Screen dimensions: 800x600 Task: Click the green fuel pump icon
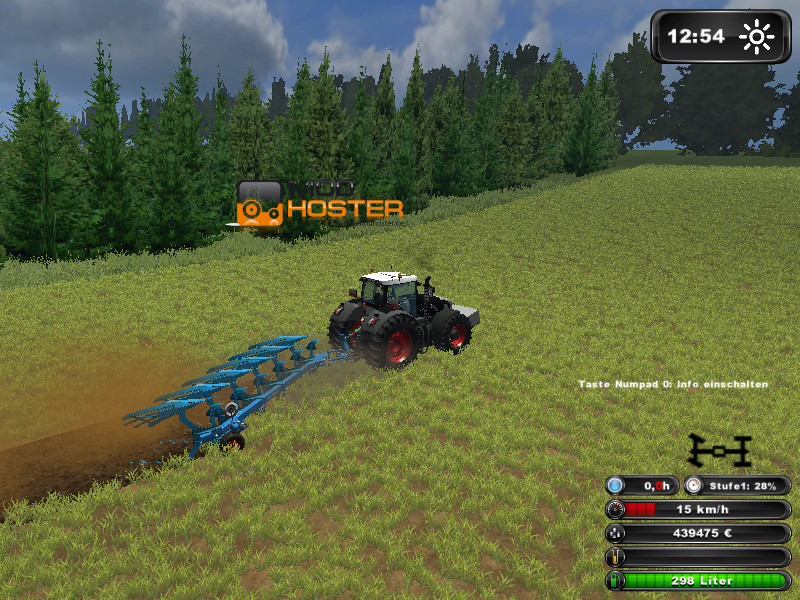[x=617, y=581]
